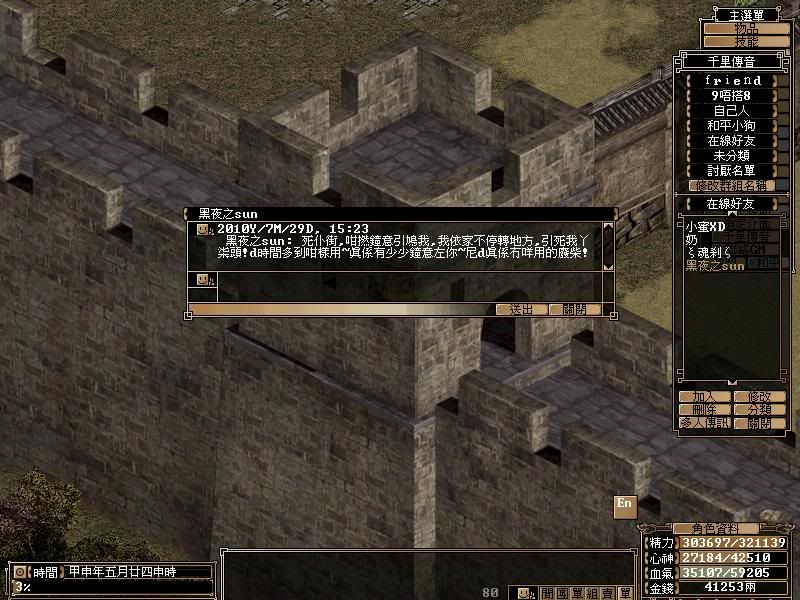Click the message reply input field
The width and height of the screenshot is (800, 600).
pyautogui.click(x=410, y=279)
